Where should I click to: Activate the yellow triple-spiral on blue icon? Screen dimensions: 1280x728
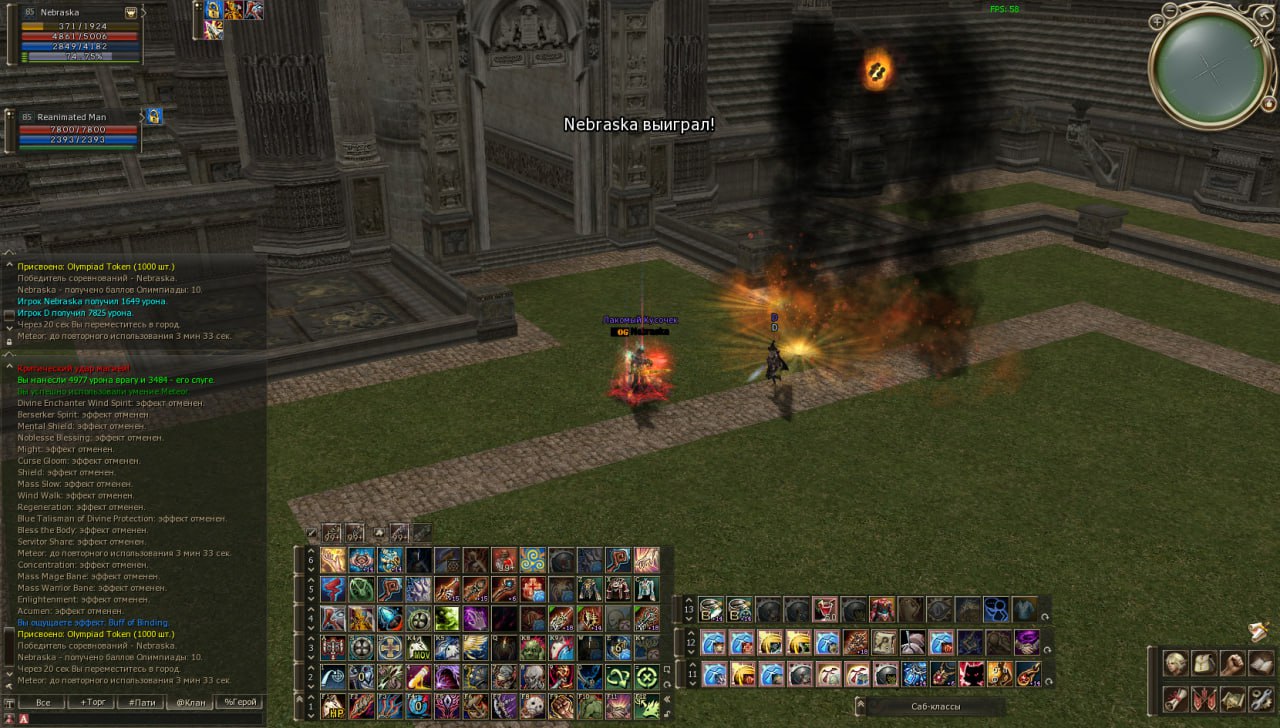[533, 560]
